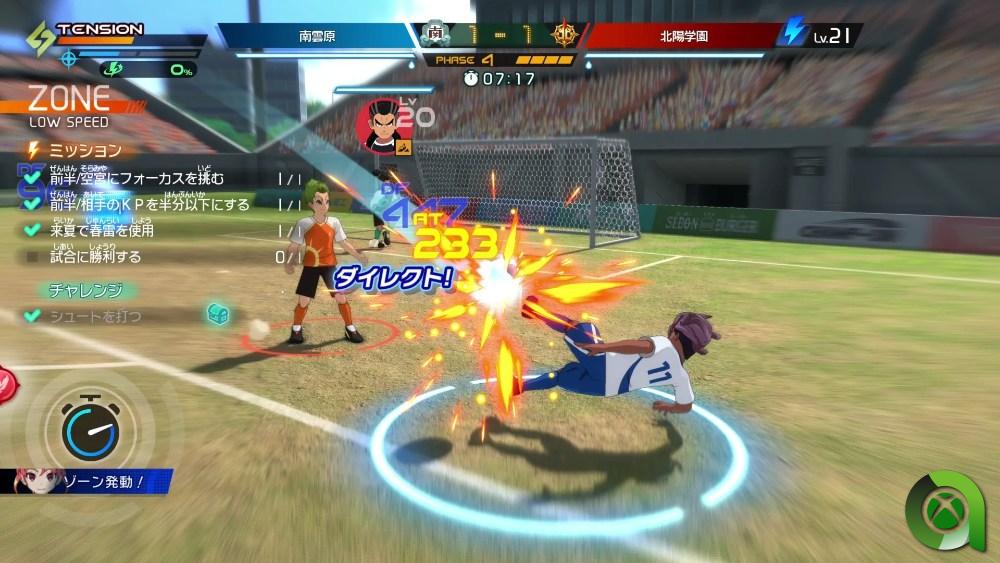Screen dimensions: 1000x563
Task: Click the T.ENSION lightning gauge icon
Action: 40,38
